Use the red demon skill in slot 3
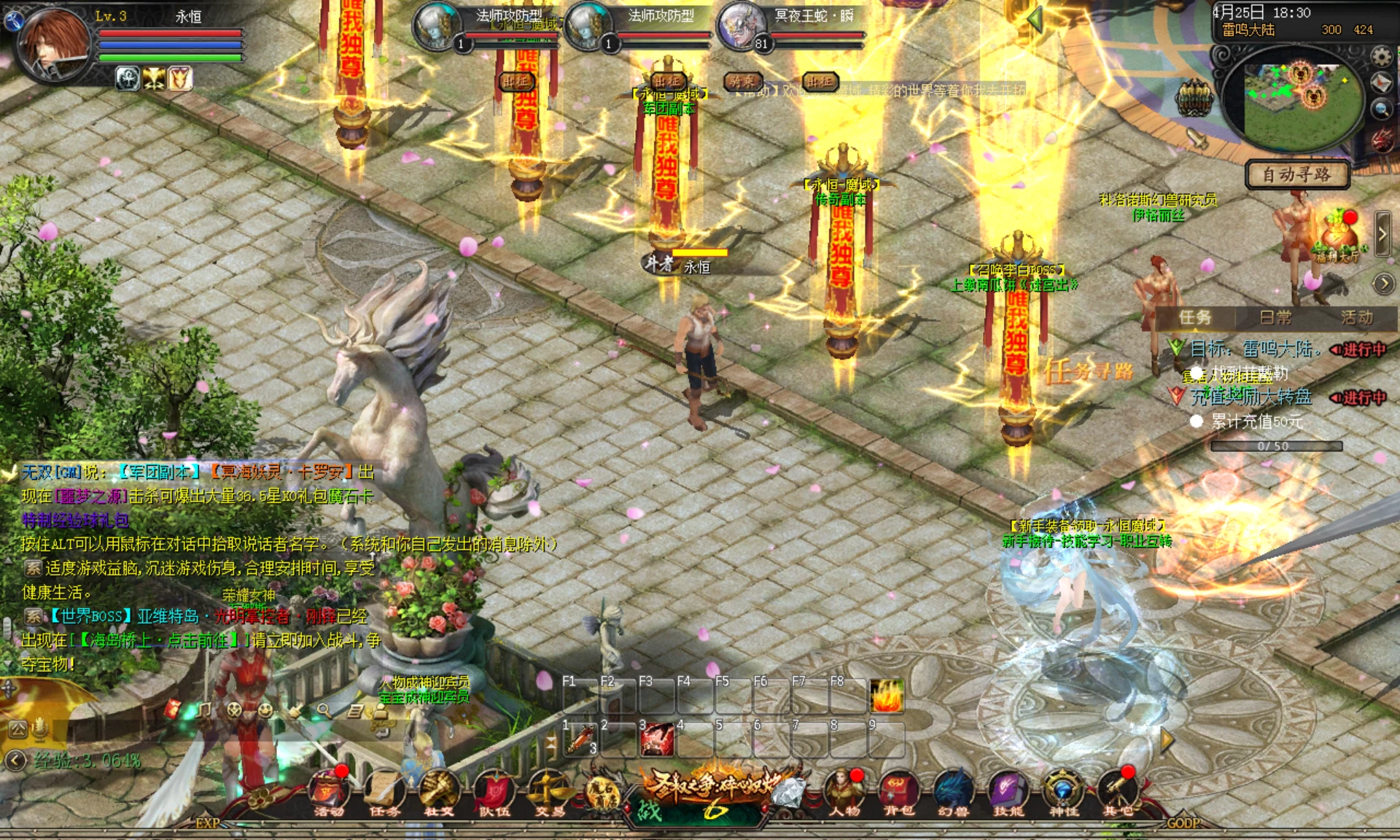 656,739
